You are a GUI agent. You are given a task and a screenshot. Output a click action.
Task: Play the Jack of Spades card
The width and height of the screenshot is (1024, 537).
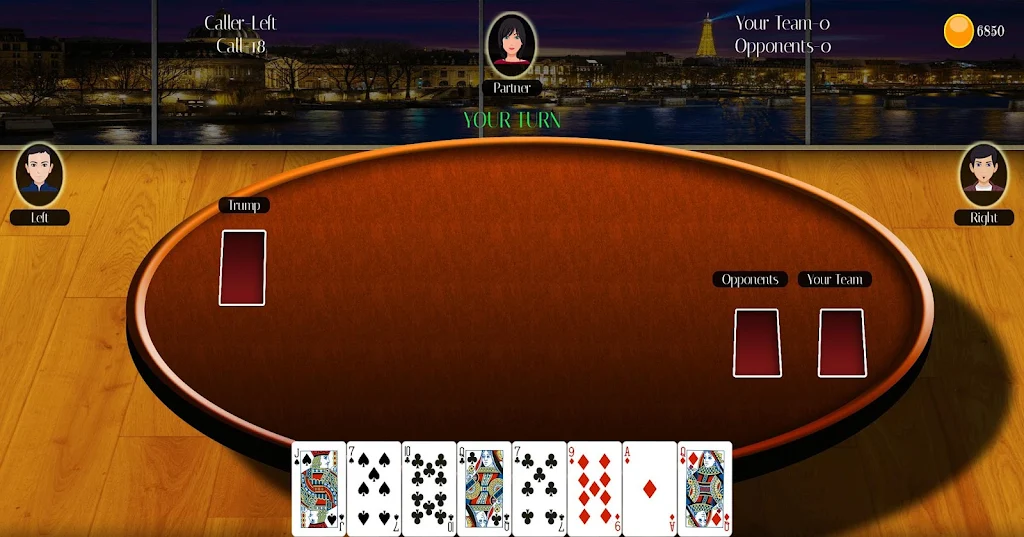pyautogui.click(x=319, y=488)
